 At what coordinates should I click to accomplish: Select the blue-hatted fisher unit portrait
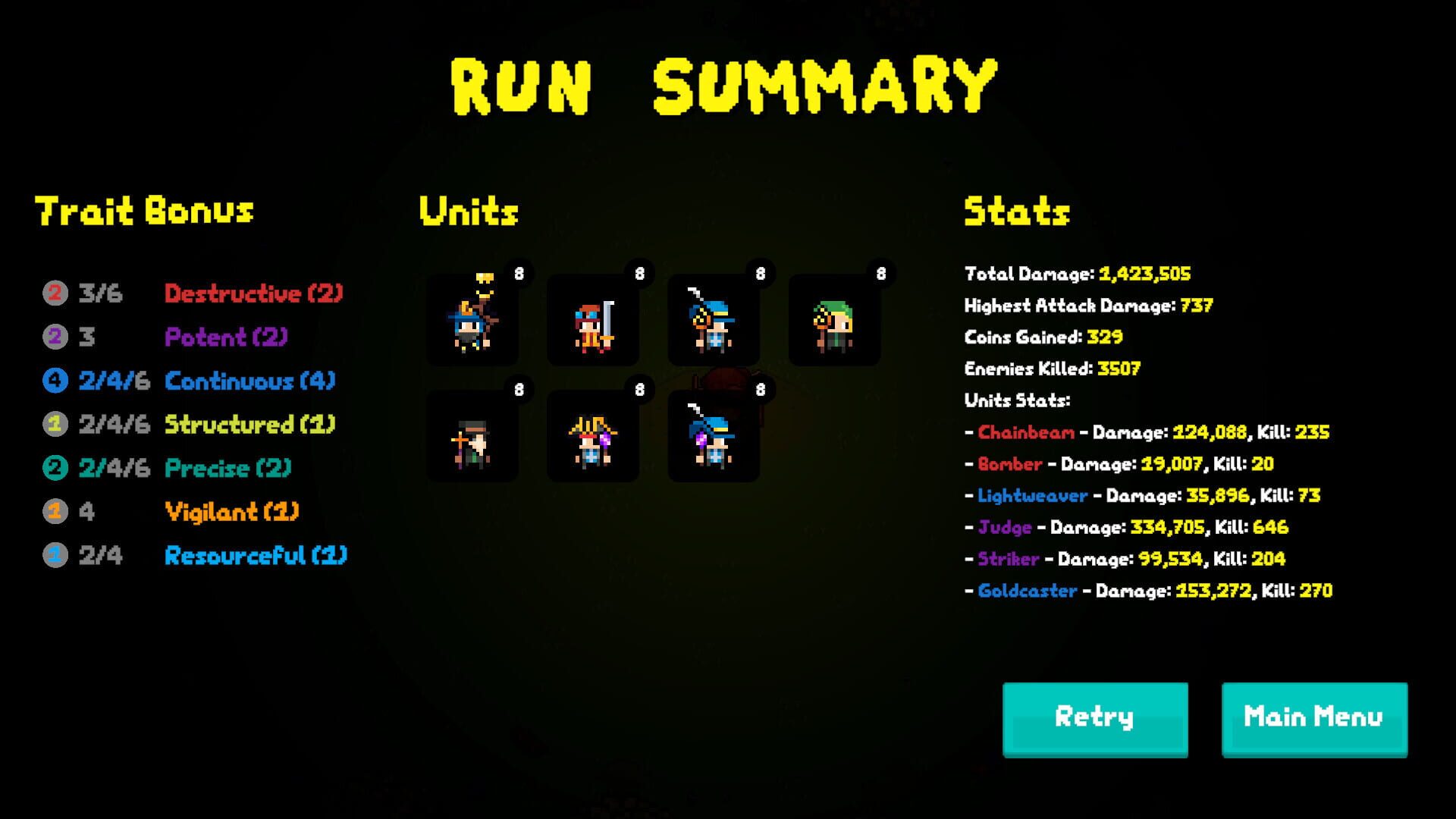[x=713, y=318]
